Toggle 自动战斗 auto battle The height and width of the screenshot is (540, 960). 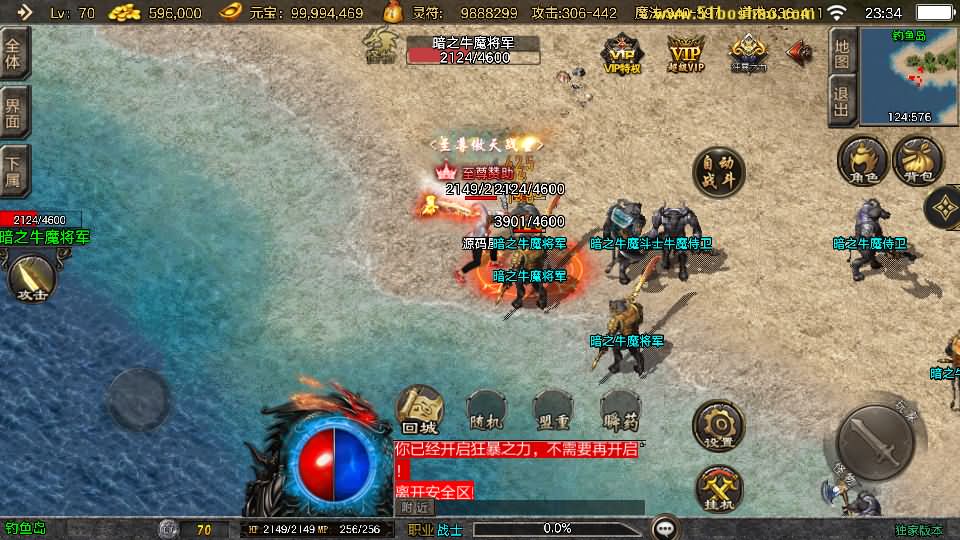coord(718,173)
